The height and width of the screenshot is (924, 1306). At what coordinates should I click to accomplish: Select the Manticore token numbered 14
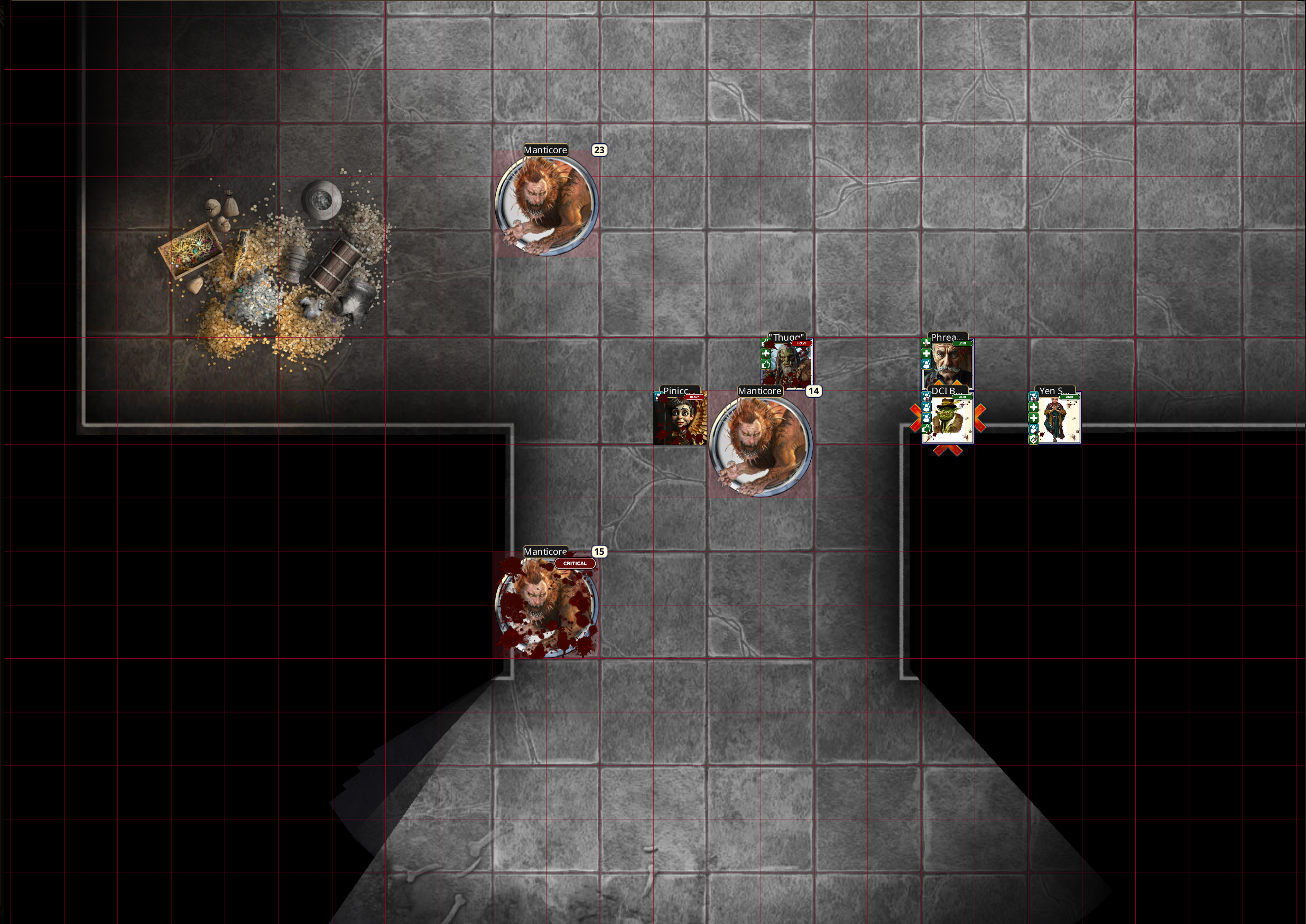(760, 445)
